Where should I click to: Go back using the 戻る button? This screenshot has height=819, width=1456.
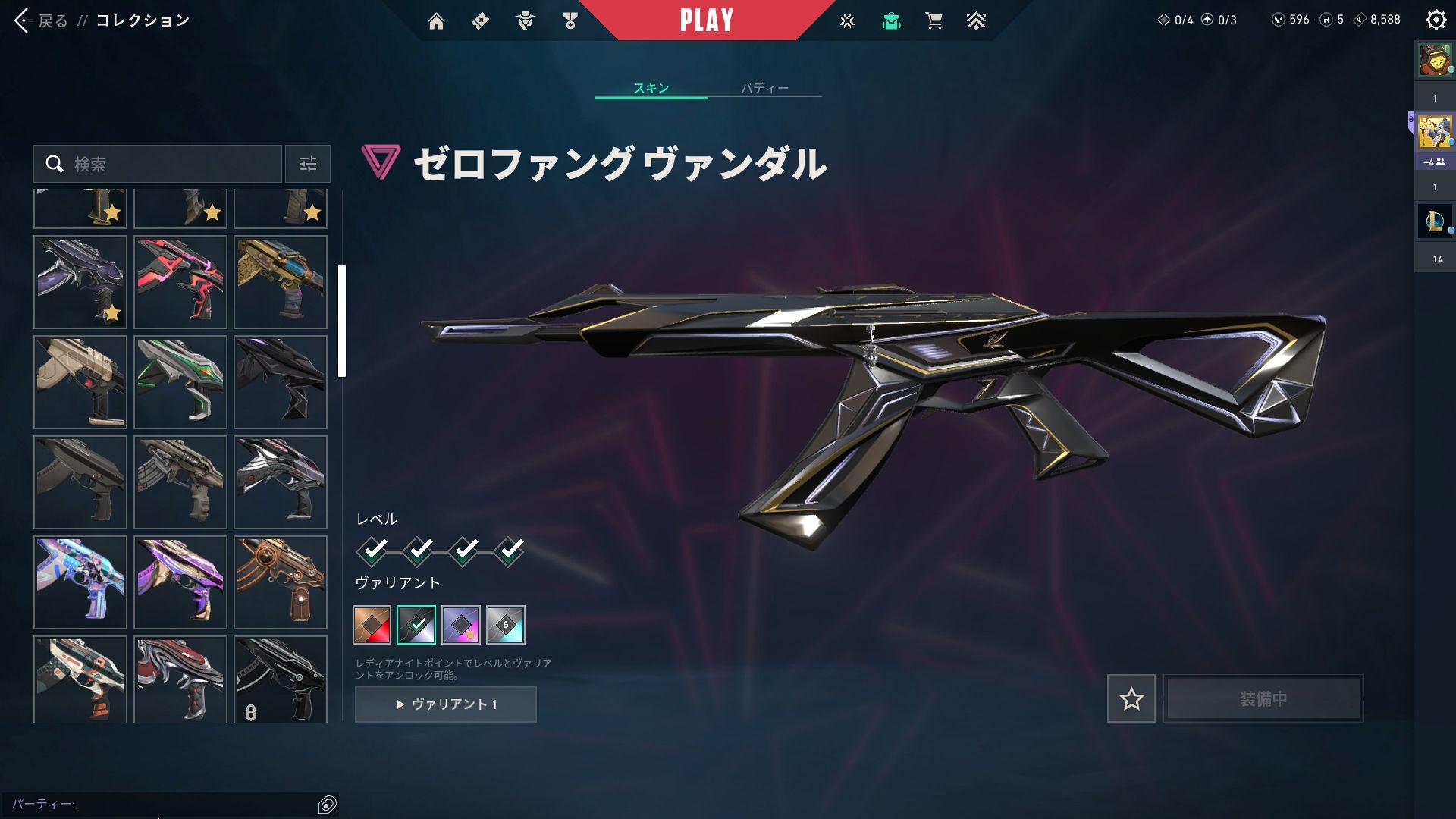tap(42, 20)
